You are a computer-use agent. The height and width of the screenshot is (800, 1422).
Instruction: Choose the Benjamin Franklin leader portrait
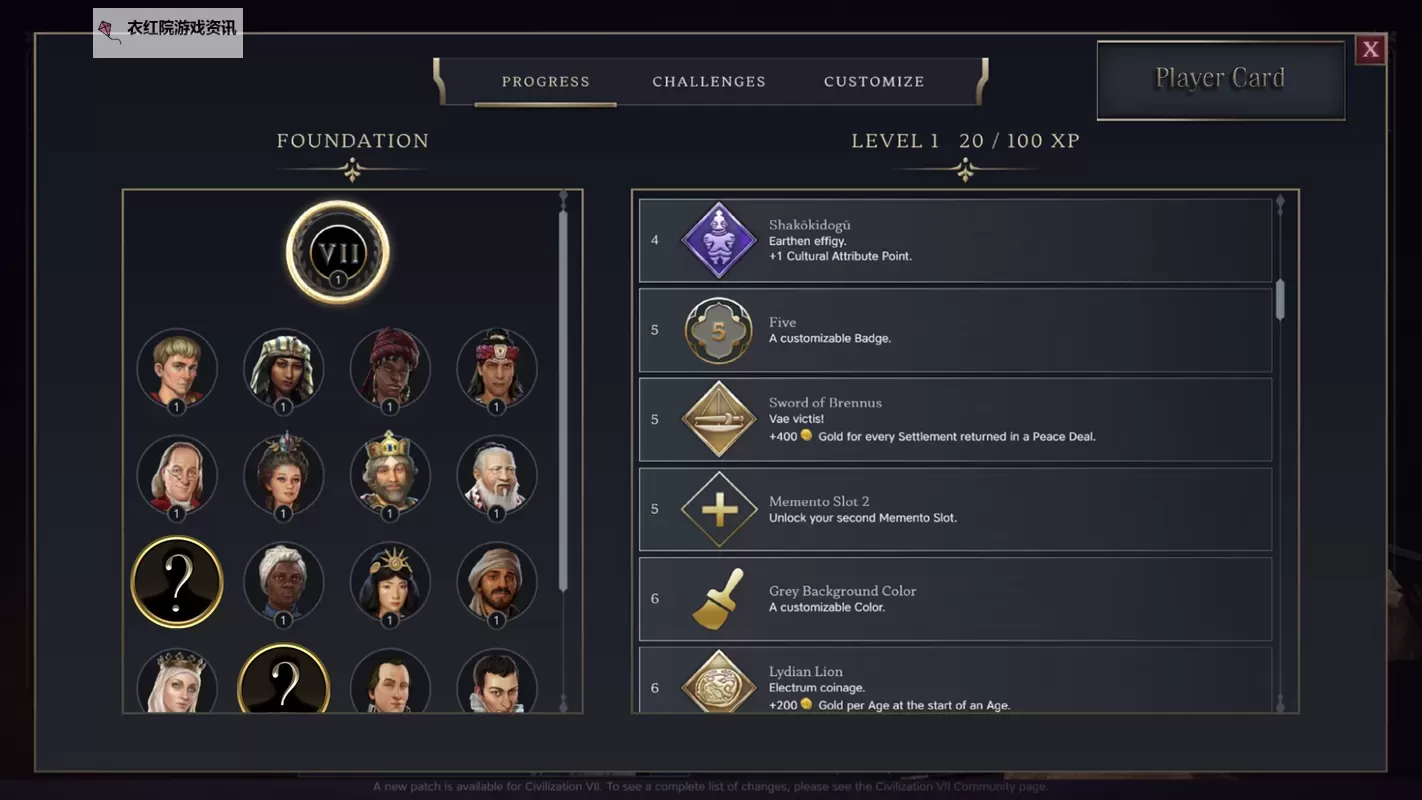177,475
